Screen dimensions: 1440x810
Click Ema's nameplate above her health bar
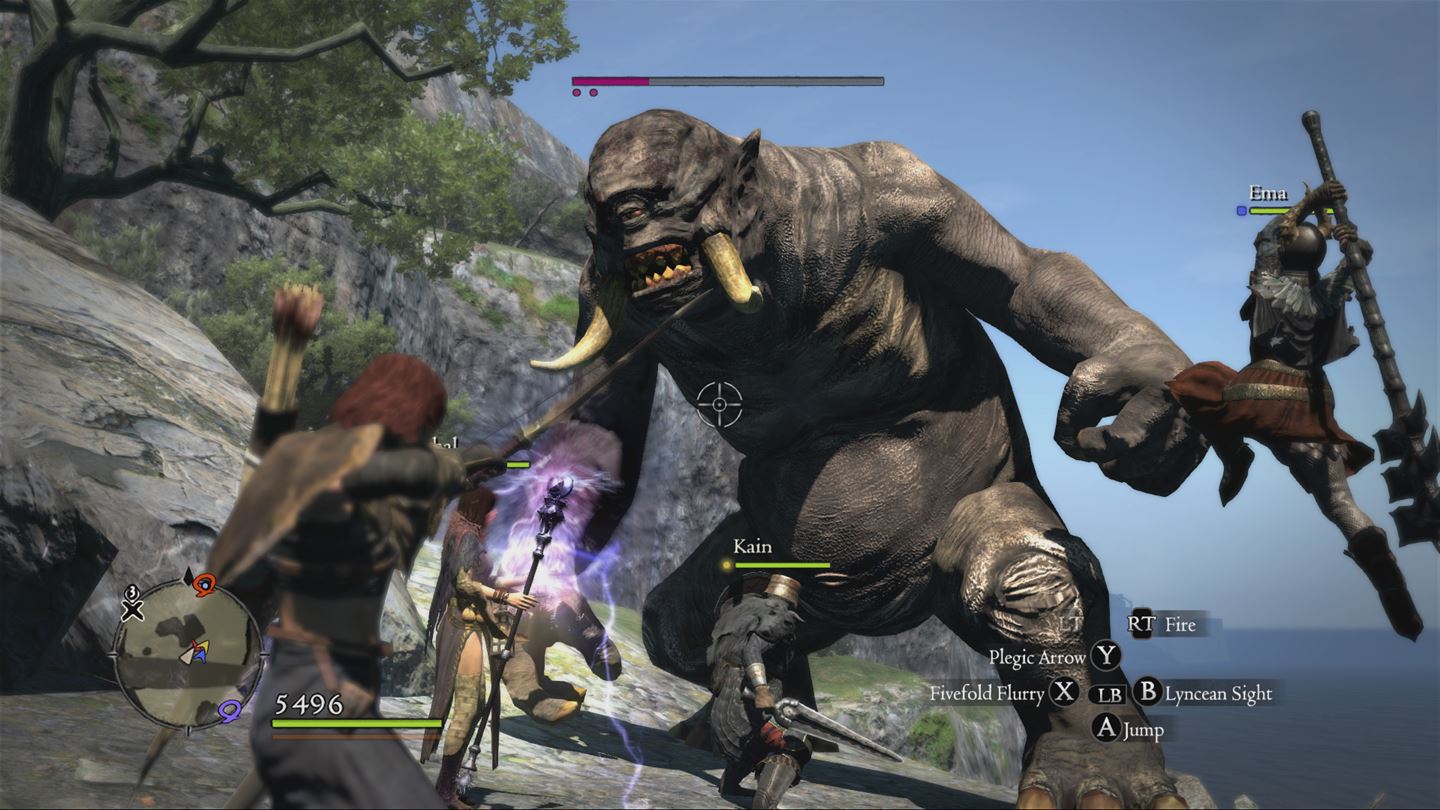pos(1270,193)
